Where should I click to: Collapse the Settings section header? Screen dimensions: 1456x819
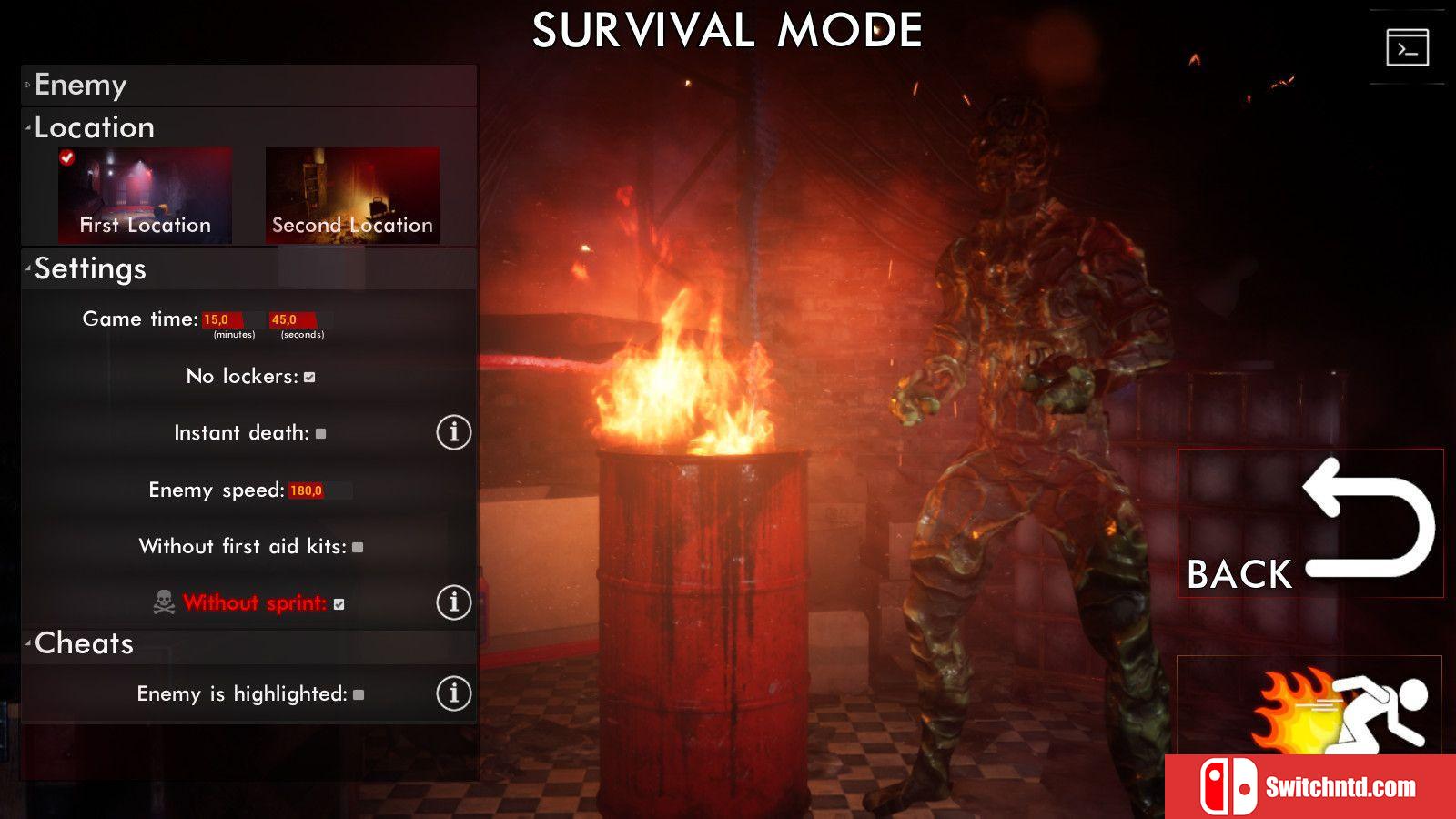[x=90, y=269]
